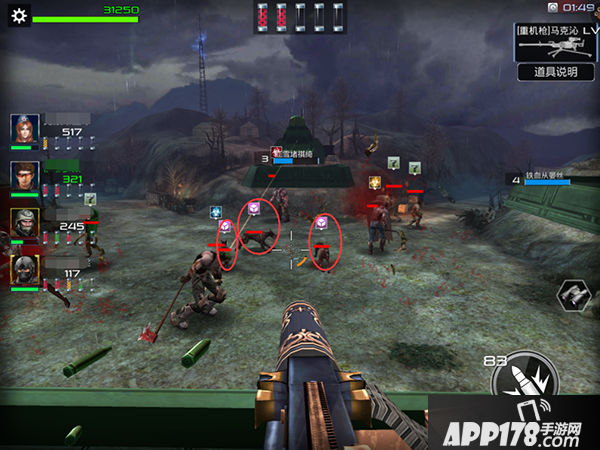Tap the 道具说明 item description button
Viewport: 600px width, 450px height.
[x=555, y=72]
